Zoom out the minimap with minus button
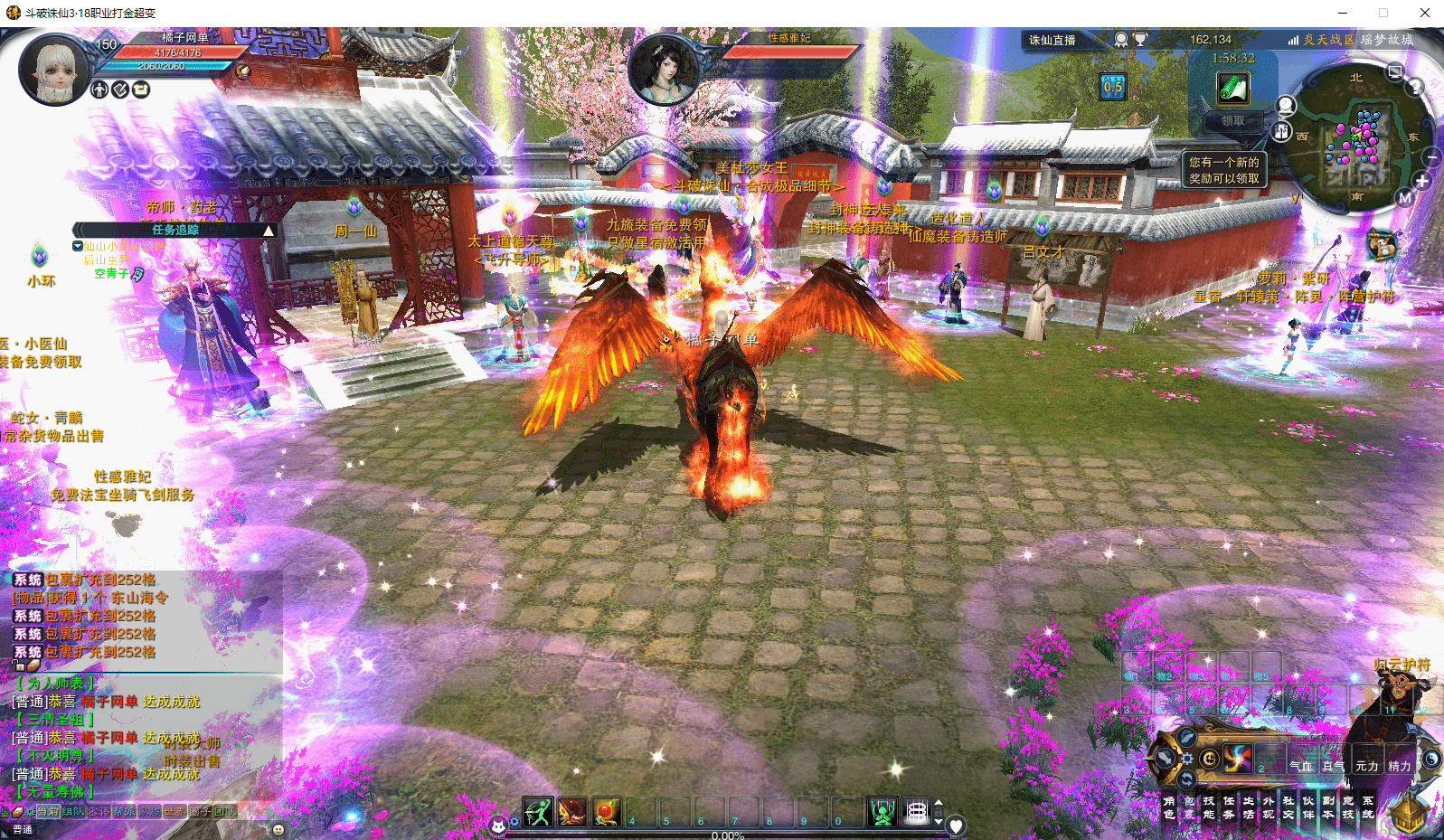 click(x=1431, y=157)
